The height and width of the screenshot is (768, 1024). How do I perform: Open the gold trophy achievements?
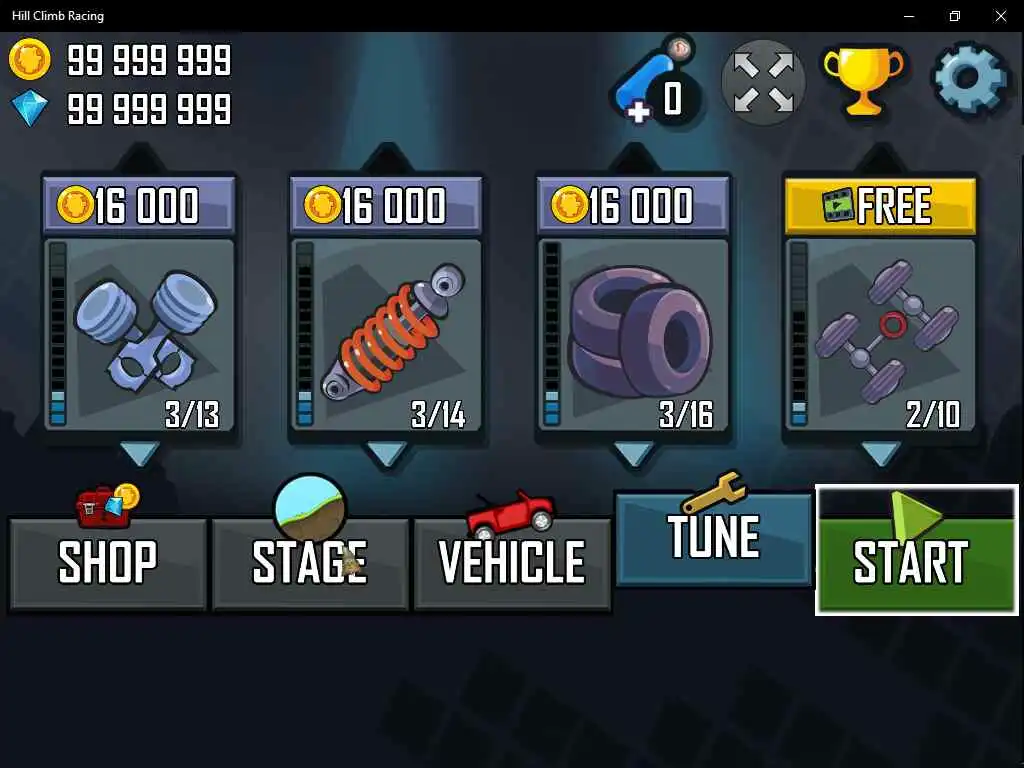pyautogui.click(x=862, y=79)
